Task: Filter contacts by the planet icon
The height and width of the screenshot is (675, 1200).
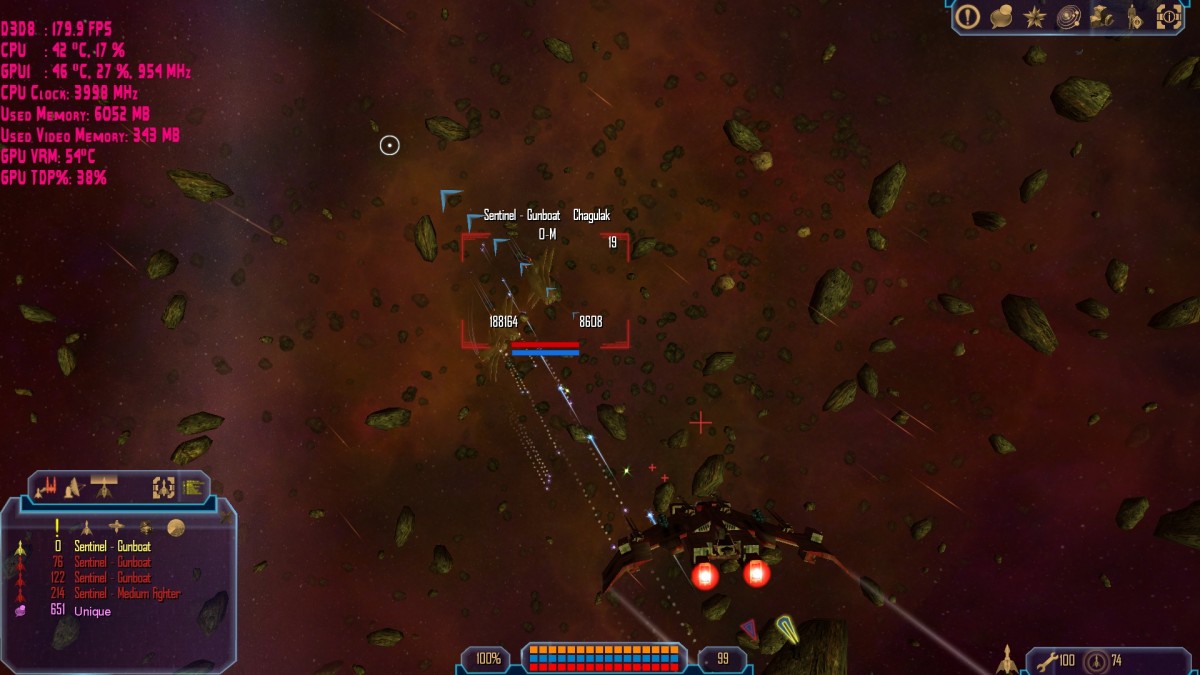Action: pos(176,527)
